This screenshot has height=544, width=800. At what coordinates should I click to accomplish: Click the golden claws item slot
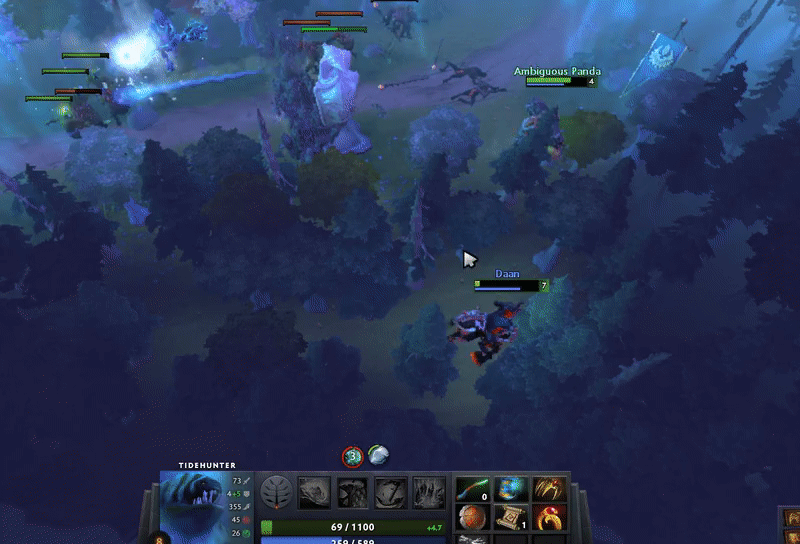548,489
